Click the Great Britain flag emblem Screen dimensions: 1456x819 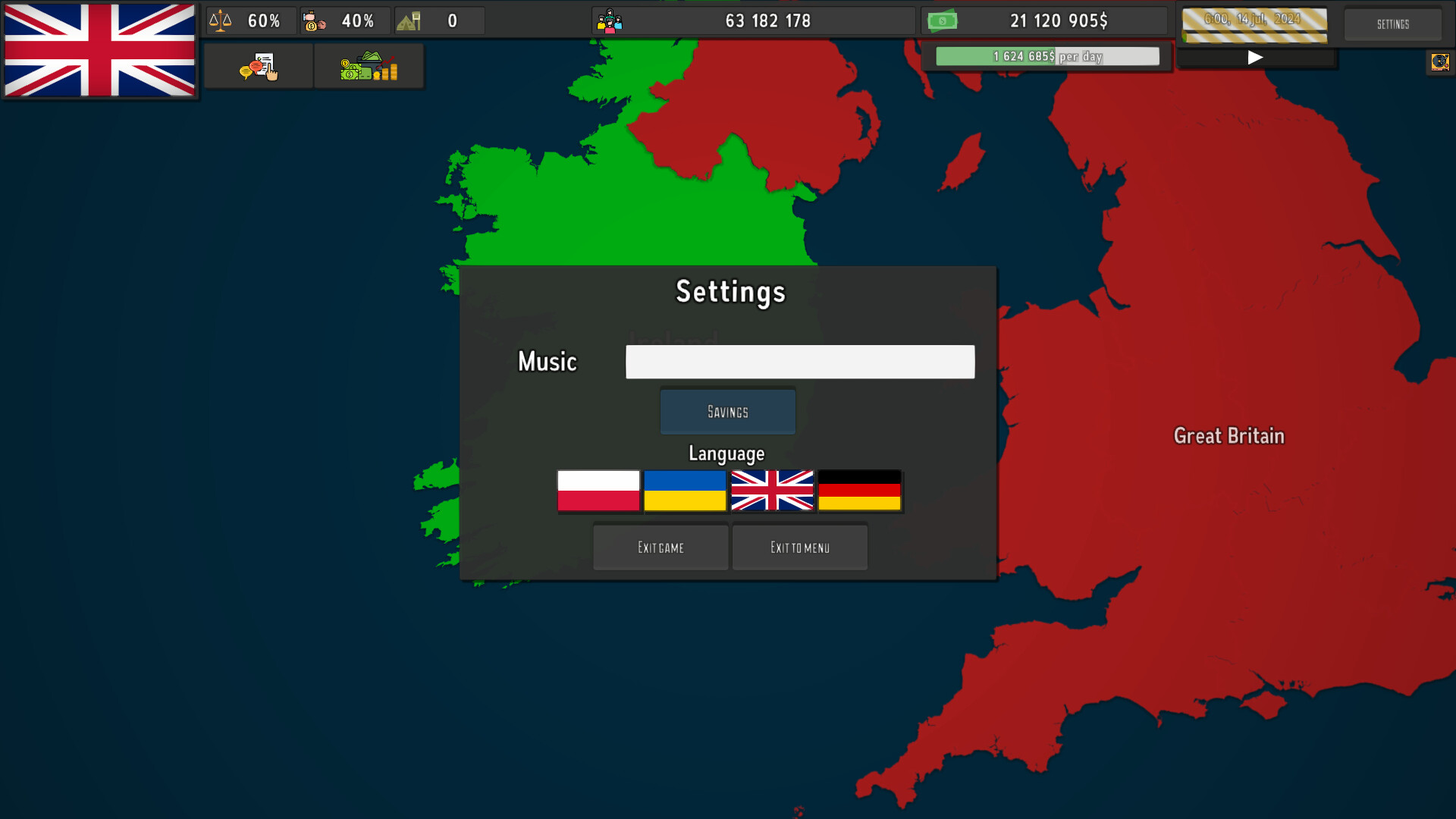tap(99, 50)
